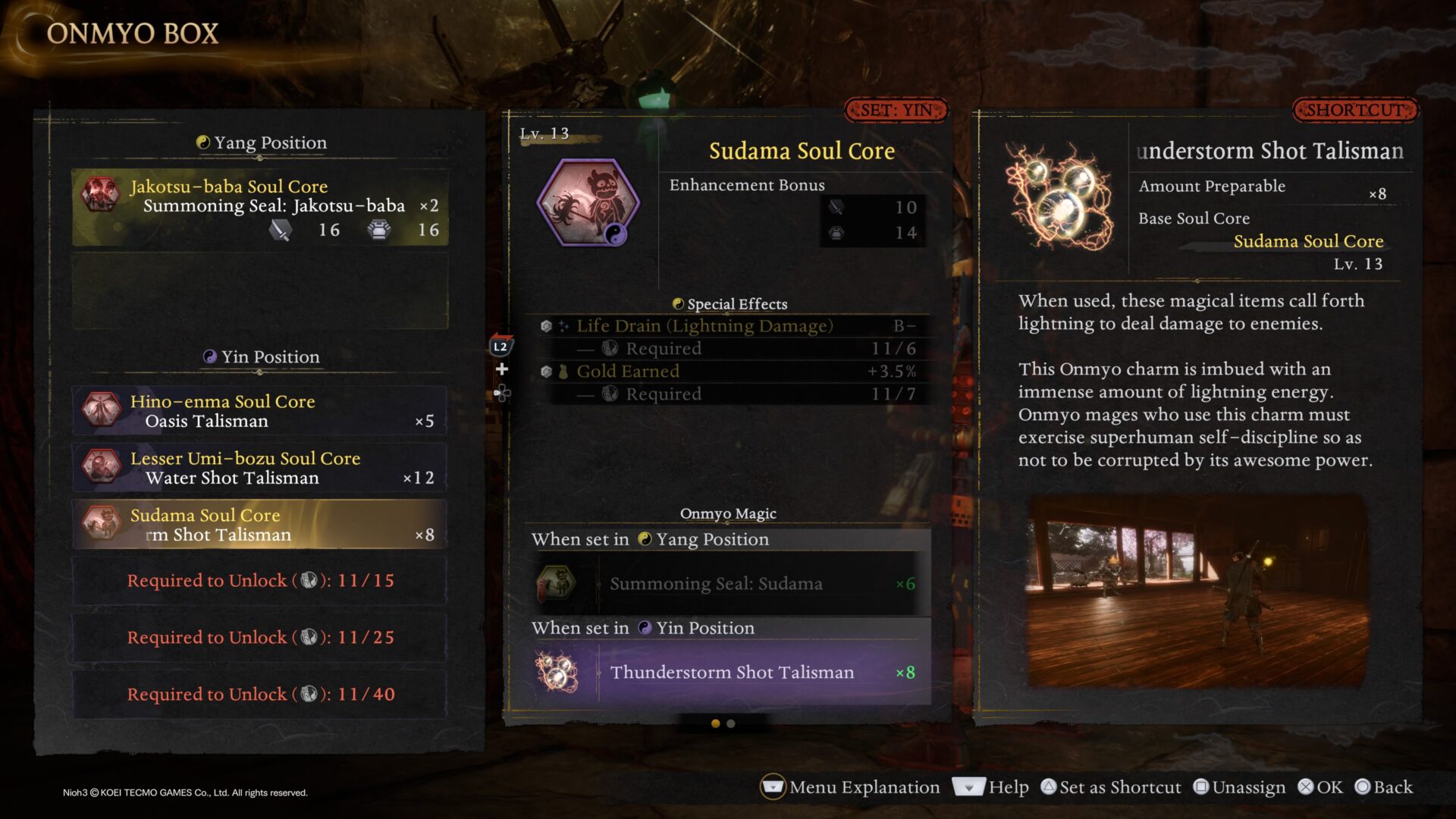The height and width of the screenshot is (819, 1456).
Task: View the Thunderstorm Shot Talisman preview thumbnail
Action: click(1197, 592)
